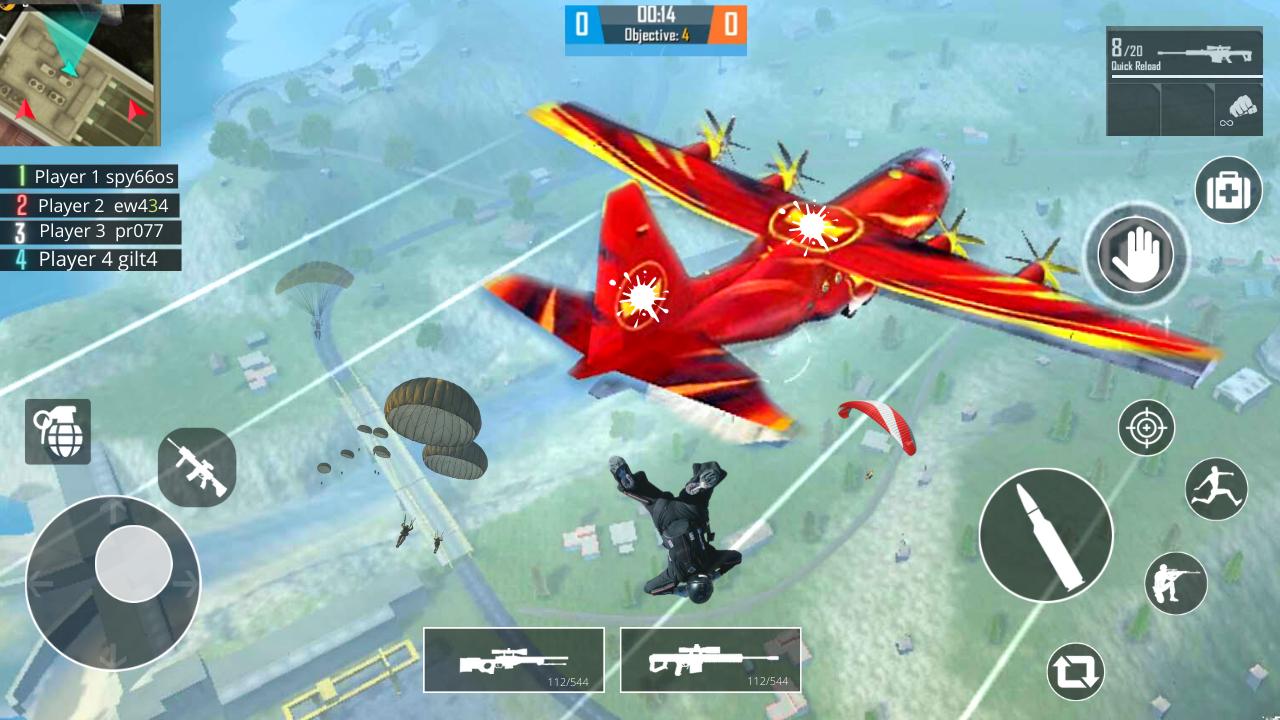
Task: Throw a grenade using the grenade icon
Action: (60, 432)
